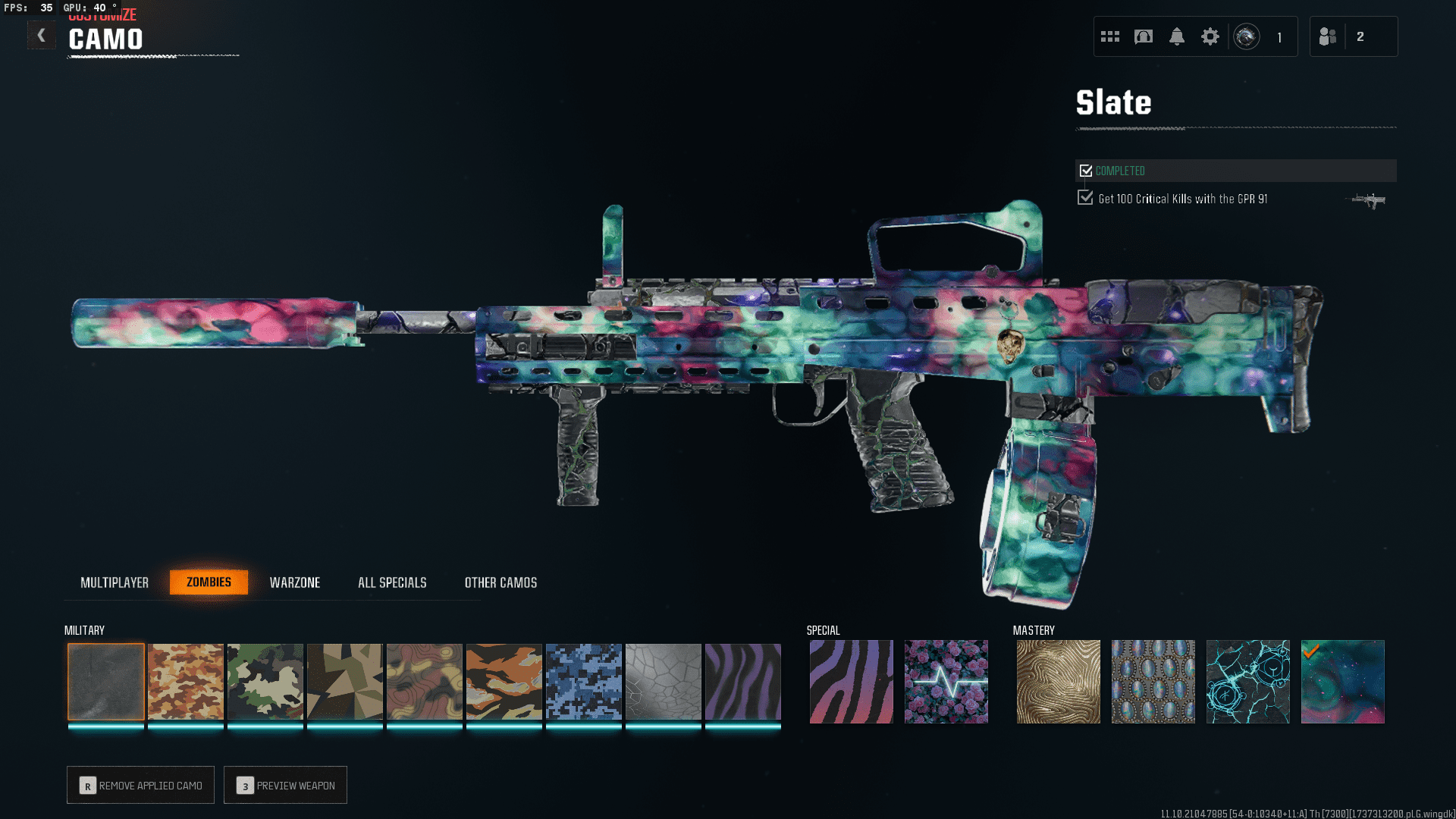
Task: Click Remove Applied Camo button
Action: tap(140, 786)
